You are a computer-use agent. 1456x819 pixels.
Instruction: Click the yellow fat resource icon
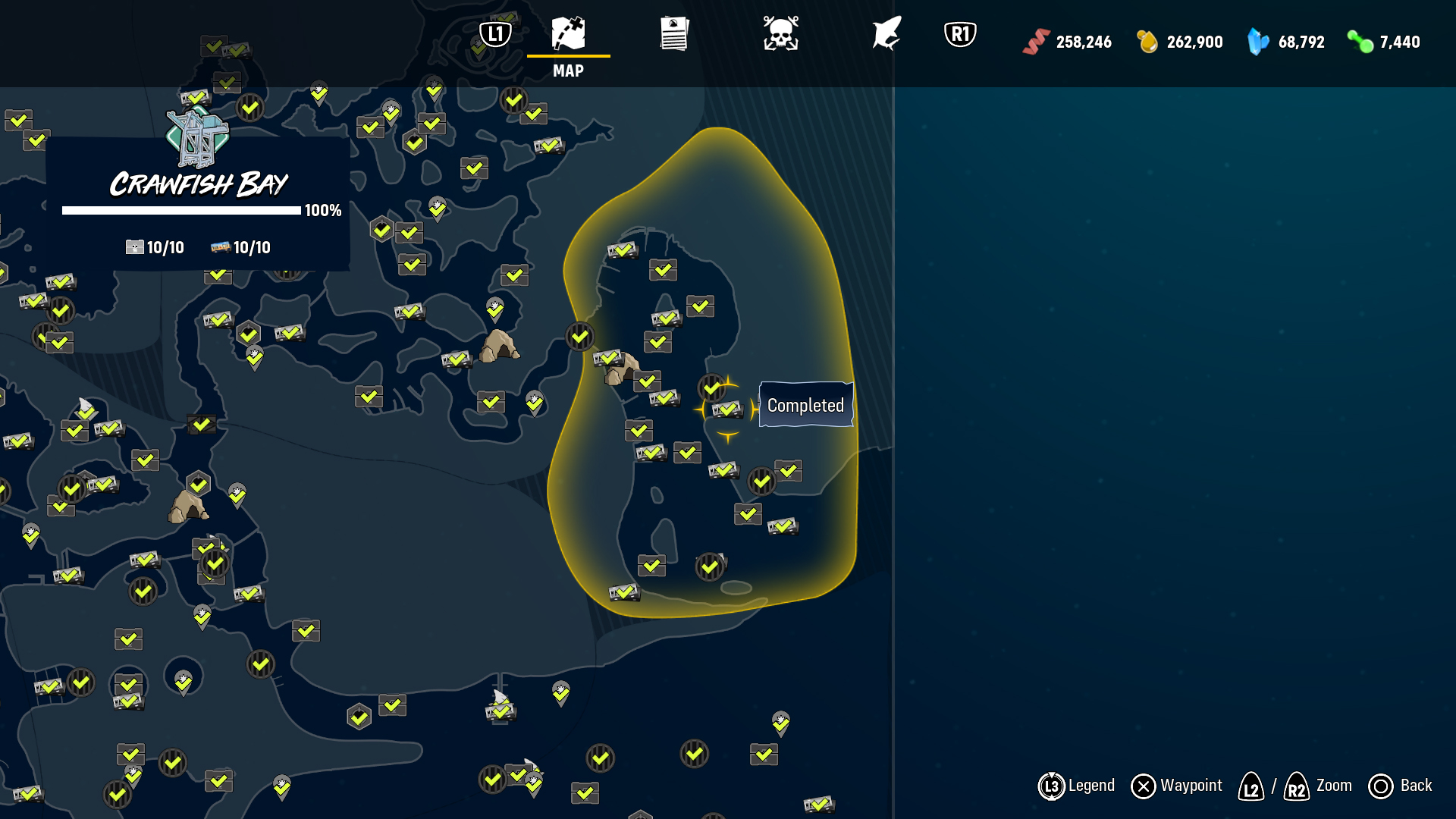tap(1147, 42)
